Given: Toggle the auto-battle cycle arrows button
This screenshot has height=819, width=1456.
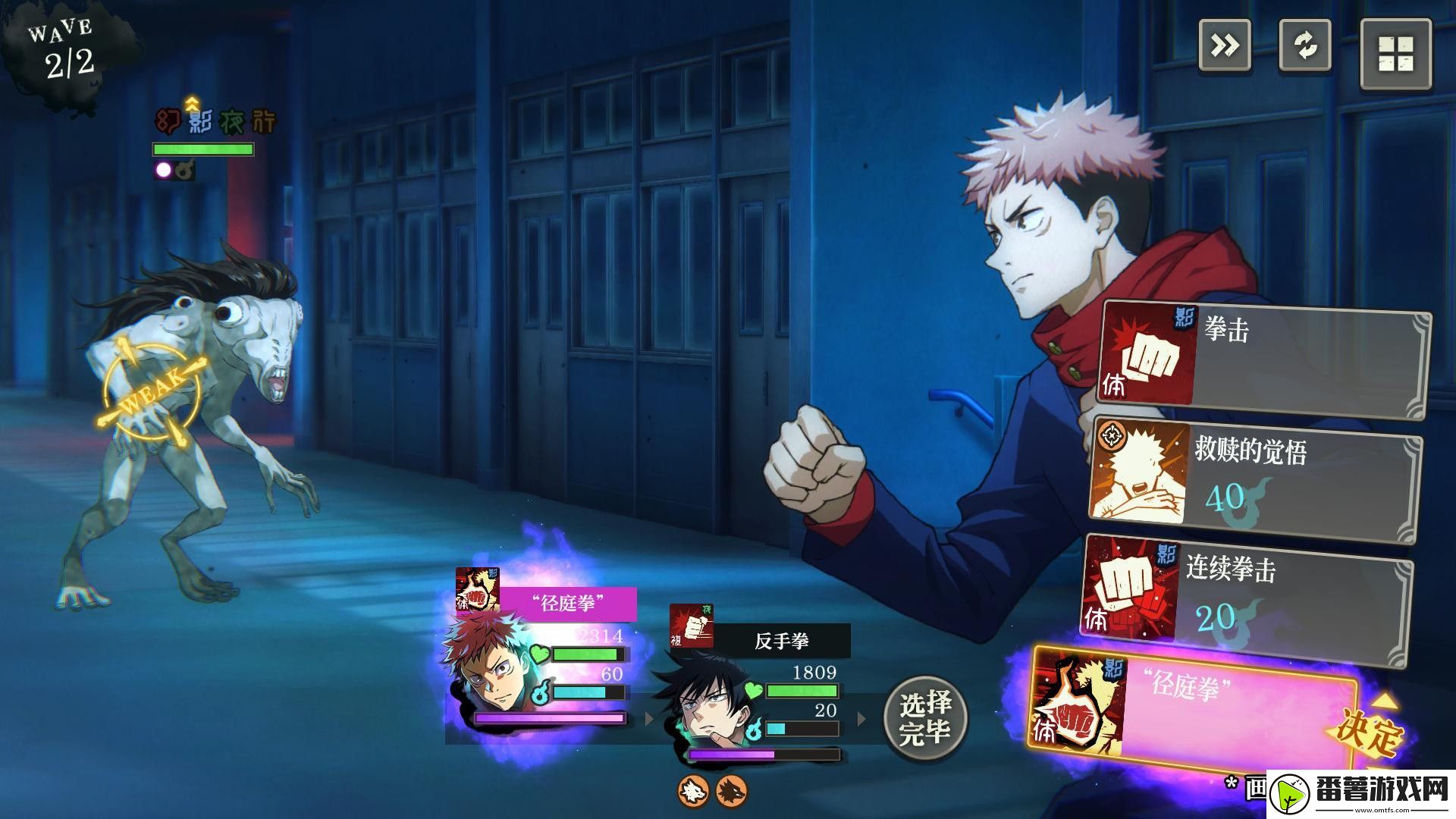Looking at the screenshot, I should [1305, 45].
